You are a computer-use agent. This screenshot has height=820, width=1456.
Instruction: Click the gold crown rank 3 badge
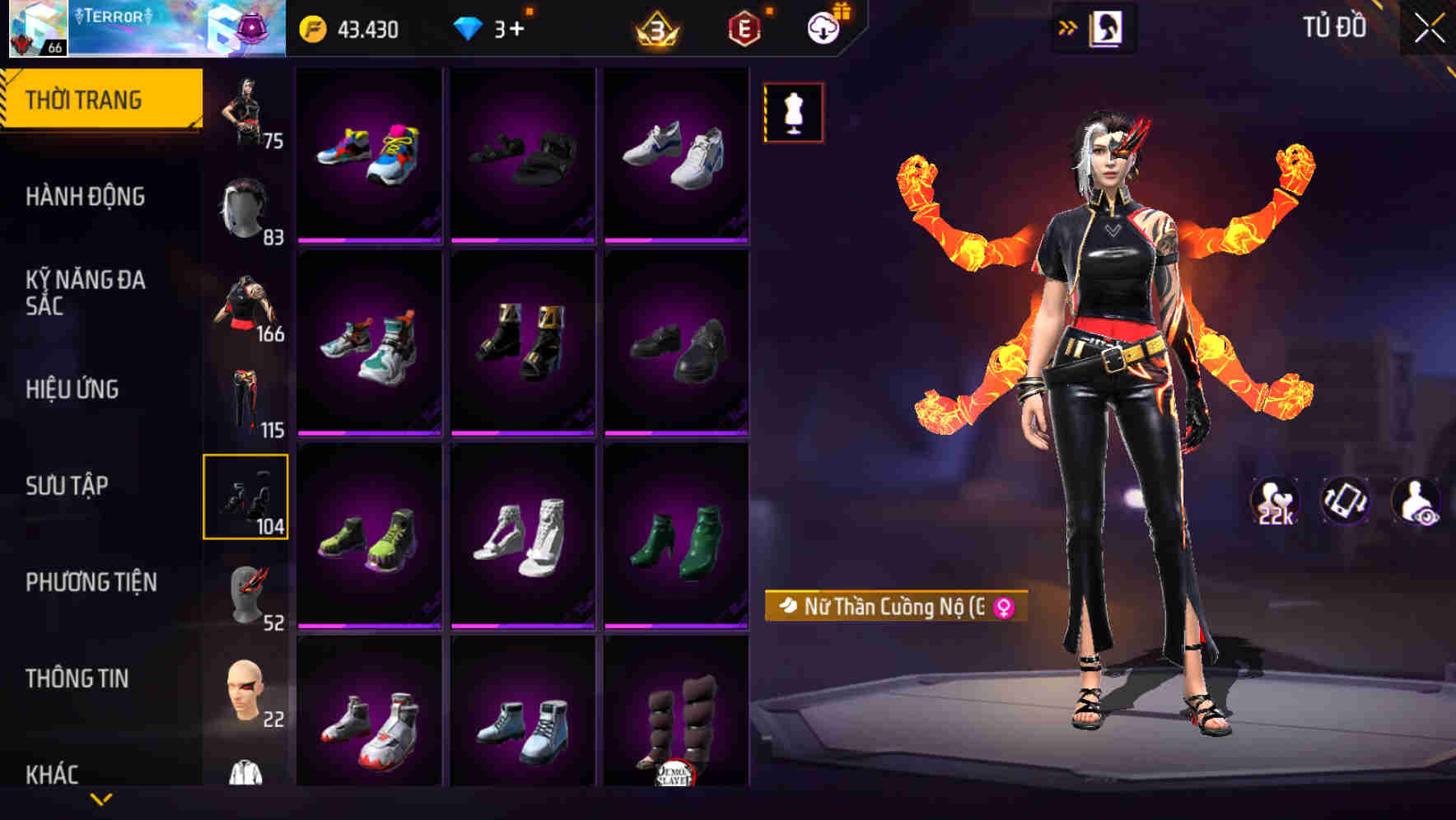tap(655, 30)
